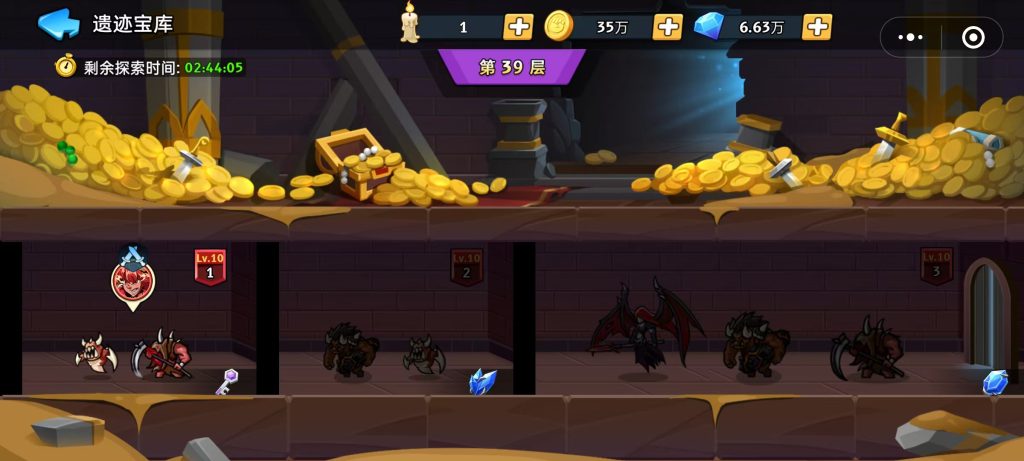Viewport: 1024px width, 461px height.
Task: Select the Lv.10 room 3 banner
Action: [x=936, y=265]
